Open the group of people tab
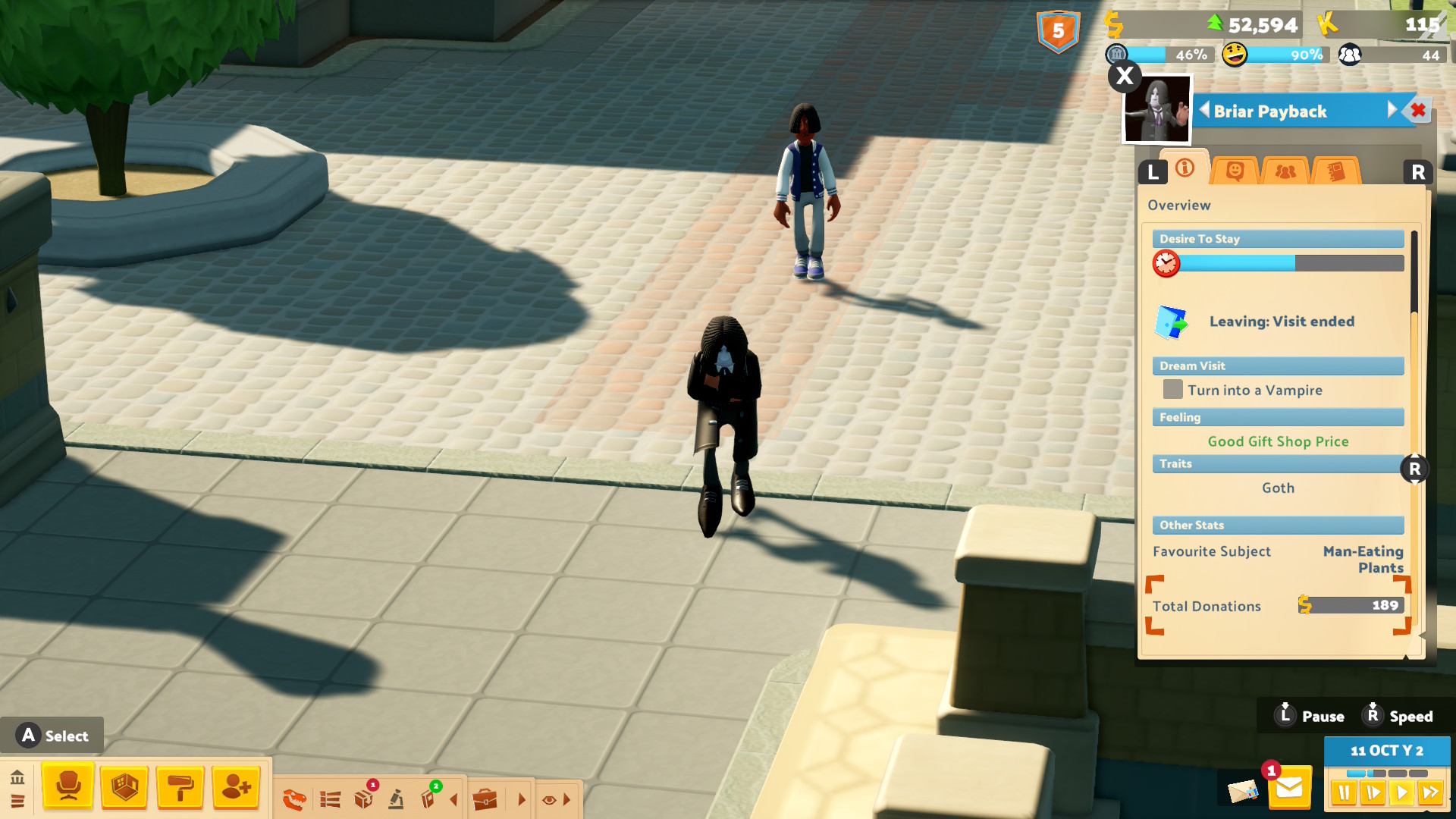The width and height of the screenshot is (1456, 819). tap(1285, 171)
